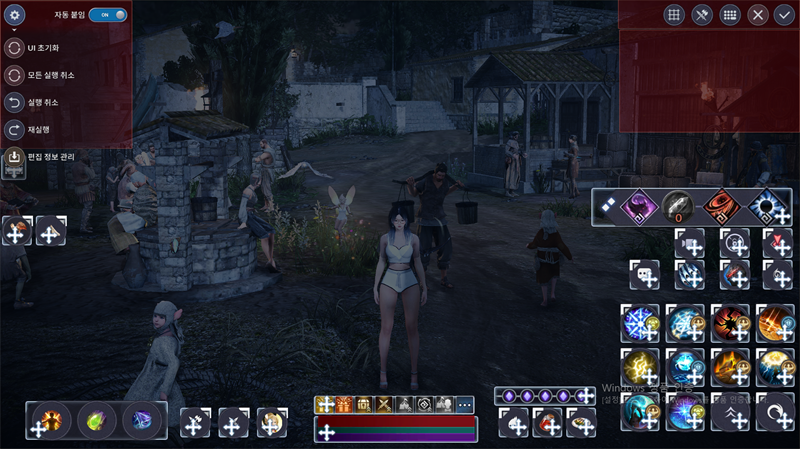This screenshot has height=449, width=800.
Task: Show the sparse grid overlay
Action: [x=674, y=15]
